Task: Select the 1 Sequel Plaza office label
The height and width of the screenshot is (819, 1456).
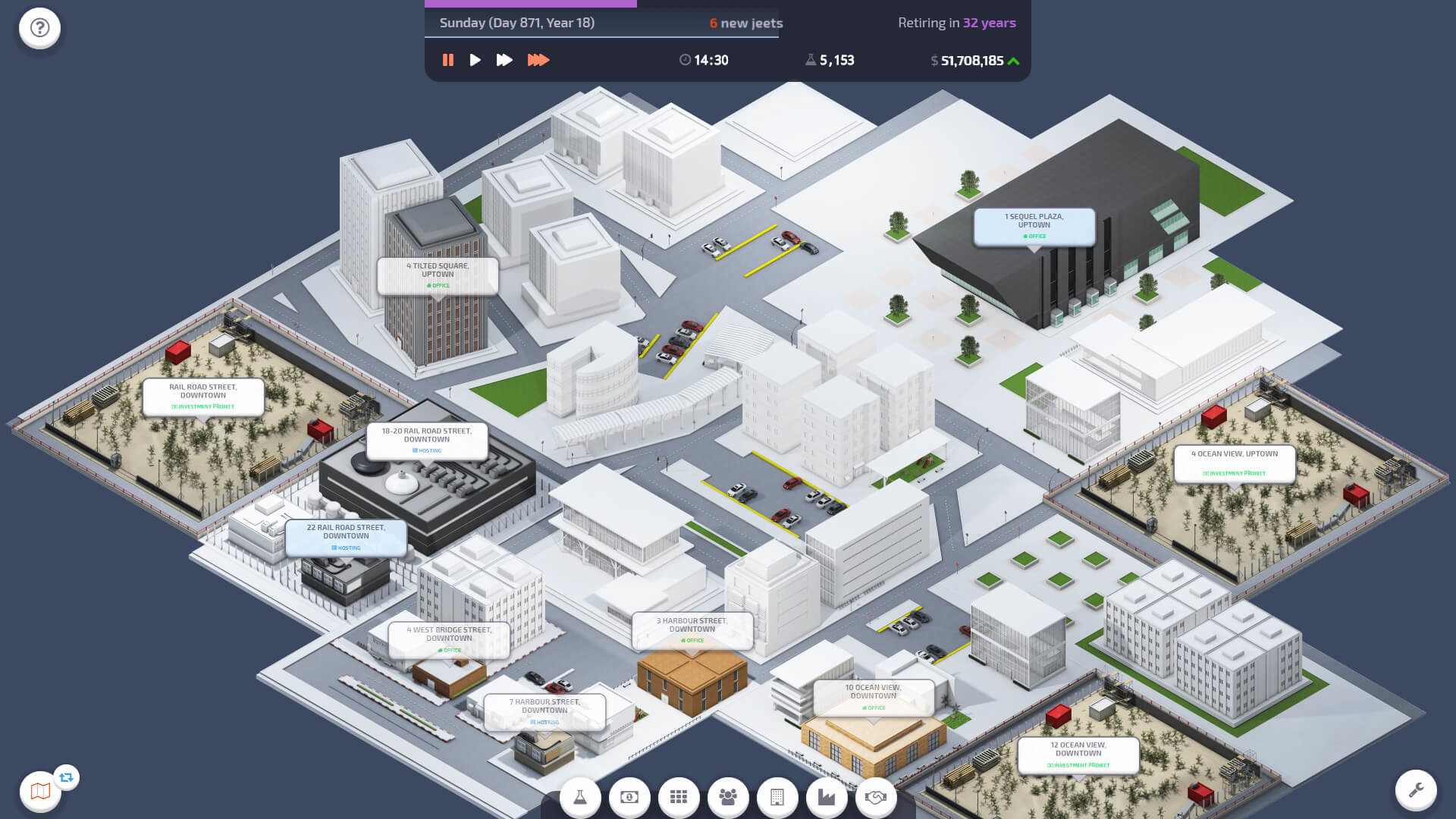Action: click(x=1034, y=225)
